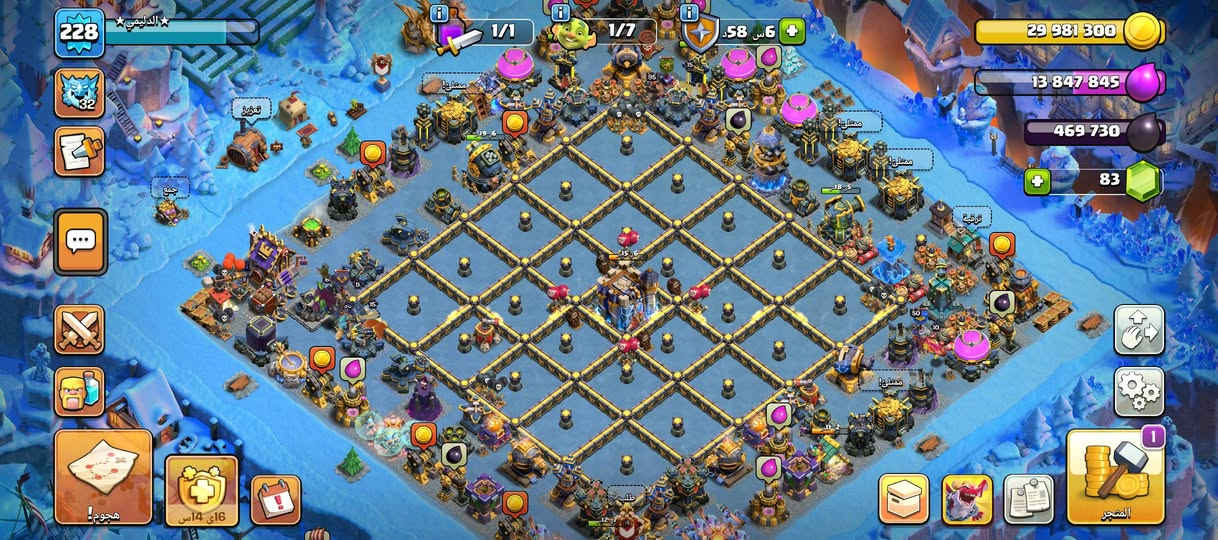Start an attack with the map button
Viewport: 1218px width, 540px height.
click(103, 477)
